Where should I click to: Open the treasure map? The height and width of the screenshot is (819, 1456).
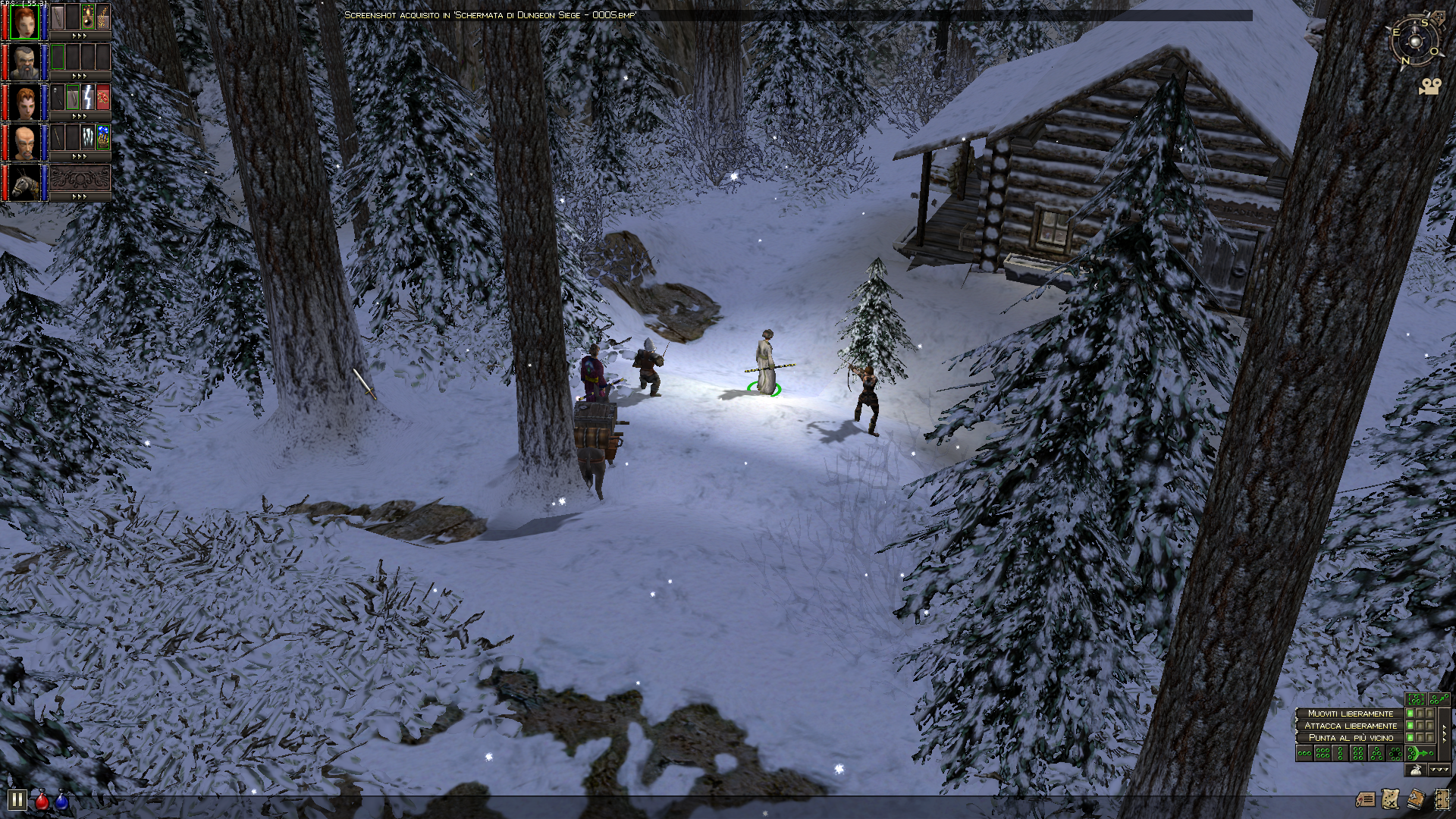coord(1390,799)
